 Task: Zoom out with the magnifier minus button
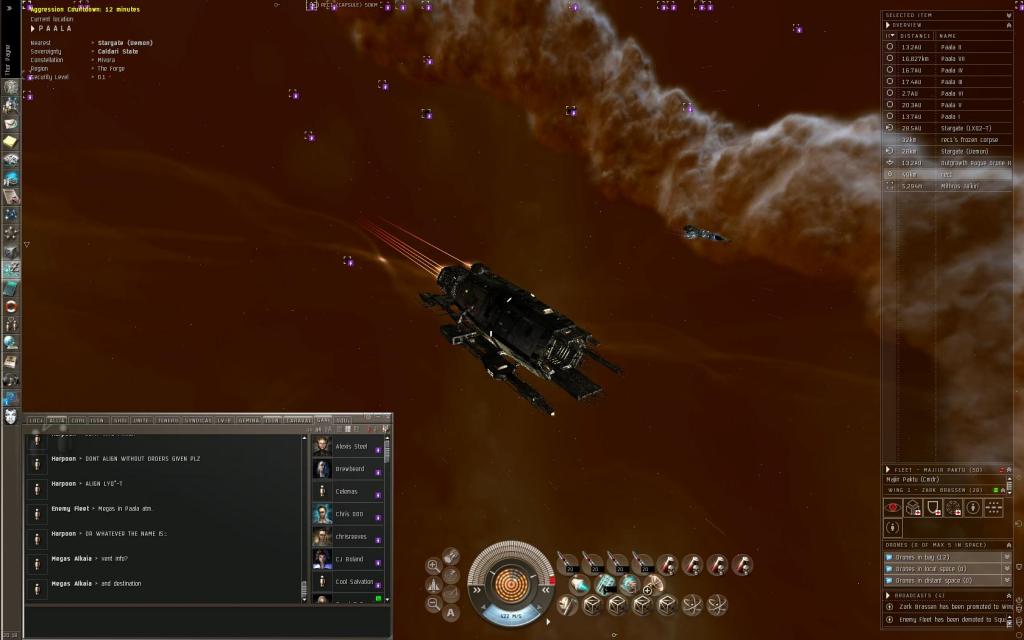(x=433, y=604)
